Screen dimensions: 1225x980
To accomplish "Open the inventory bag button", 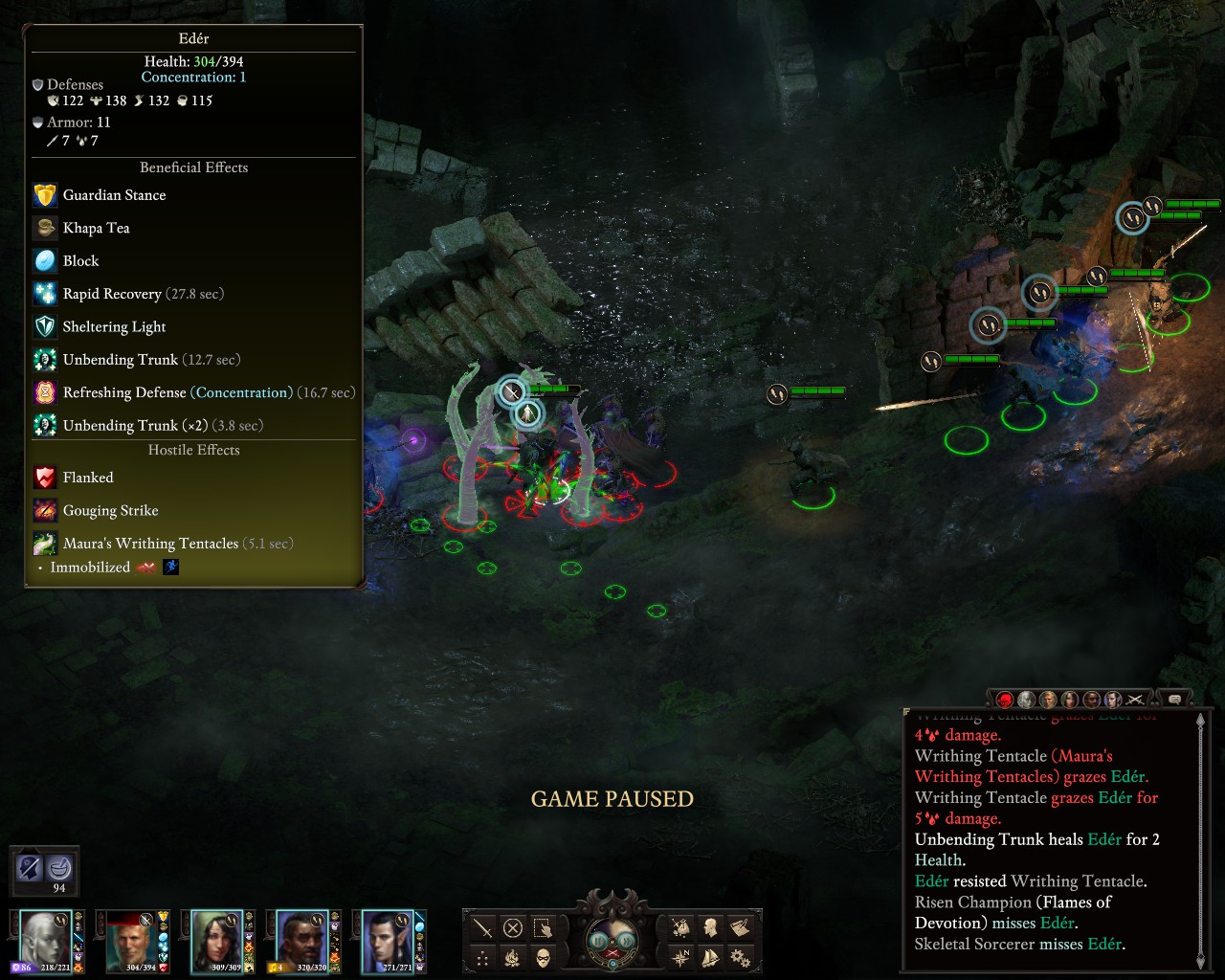I will [x=680, y=927].
